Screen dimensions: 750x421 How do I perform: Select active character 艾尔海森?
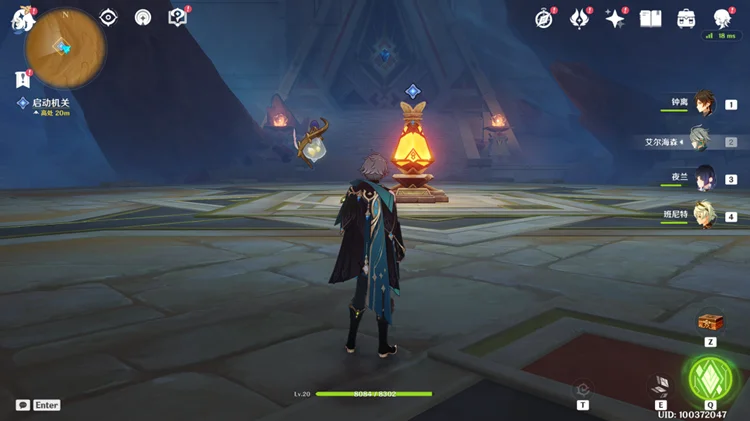point(700,141)
